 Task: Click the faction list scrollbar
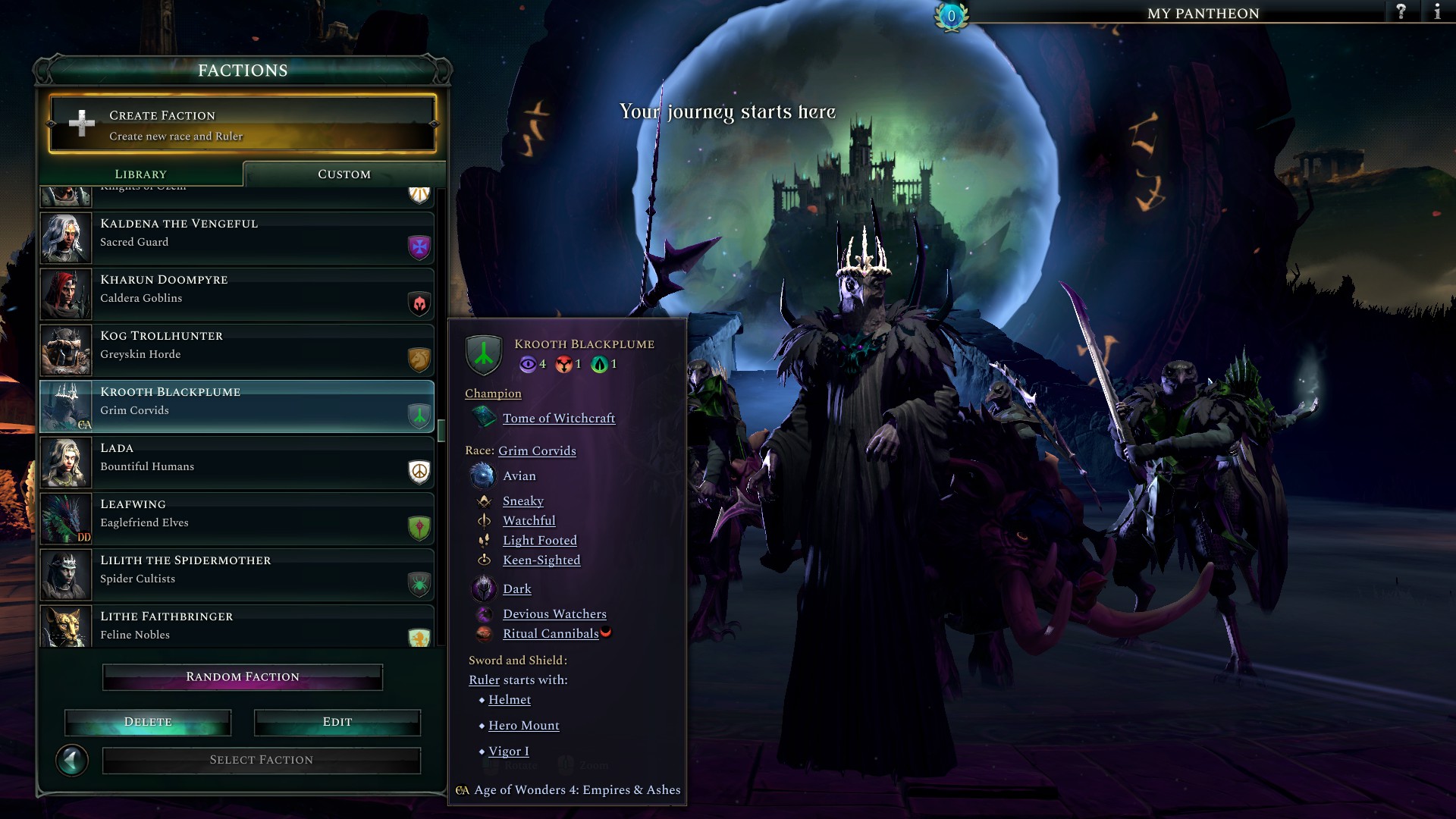click(x=443, y=429)
